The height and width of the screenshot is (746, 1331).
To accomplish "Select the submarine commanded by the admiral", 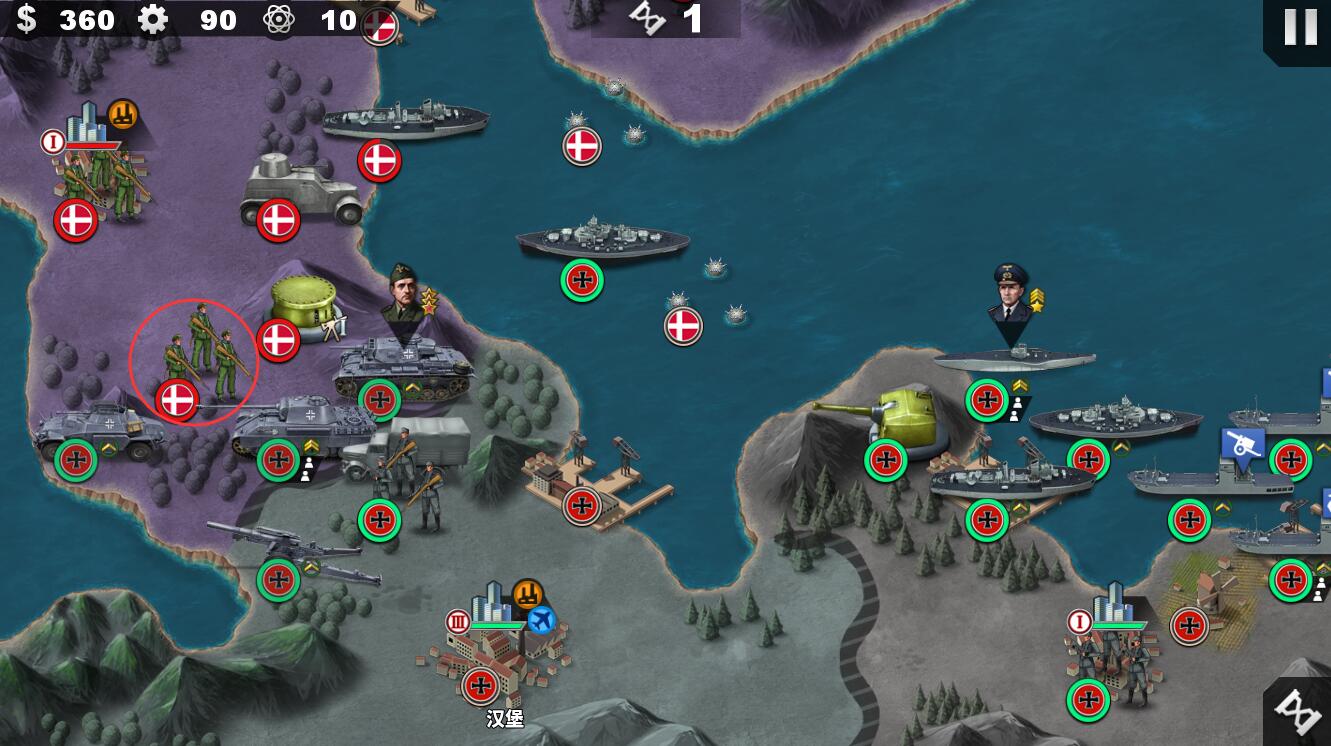I will pos(1014,357).
